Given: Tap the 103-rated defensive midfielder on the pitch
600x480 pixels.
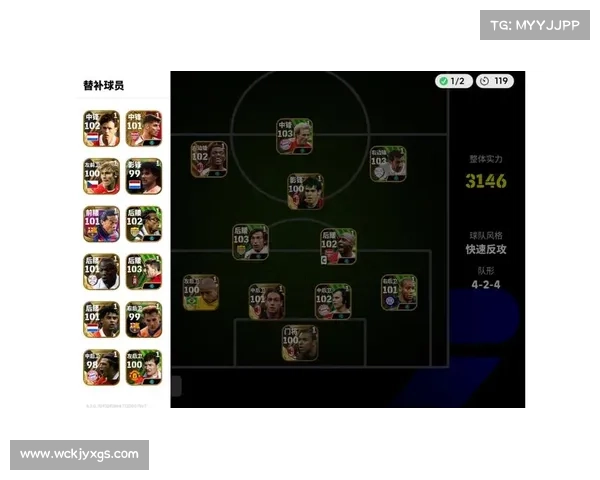Looking at the screenshot, I should pyautogui.click(x=250, y=242).
